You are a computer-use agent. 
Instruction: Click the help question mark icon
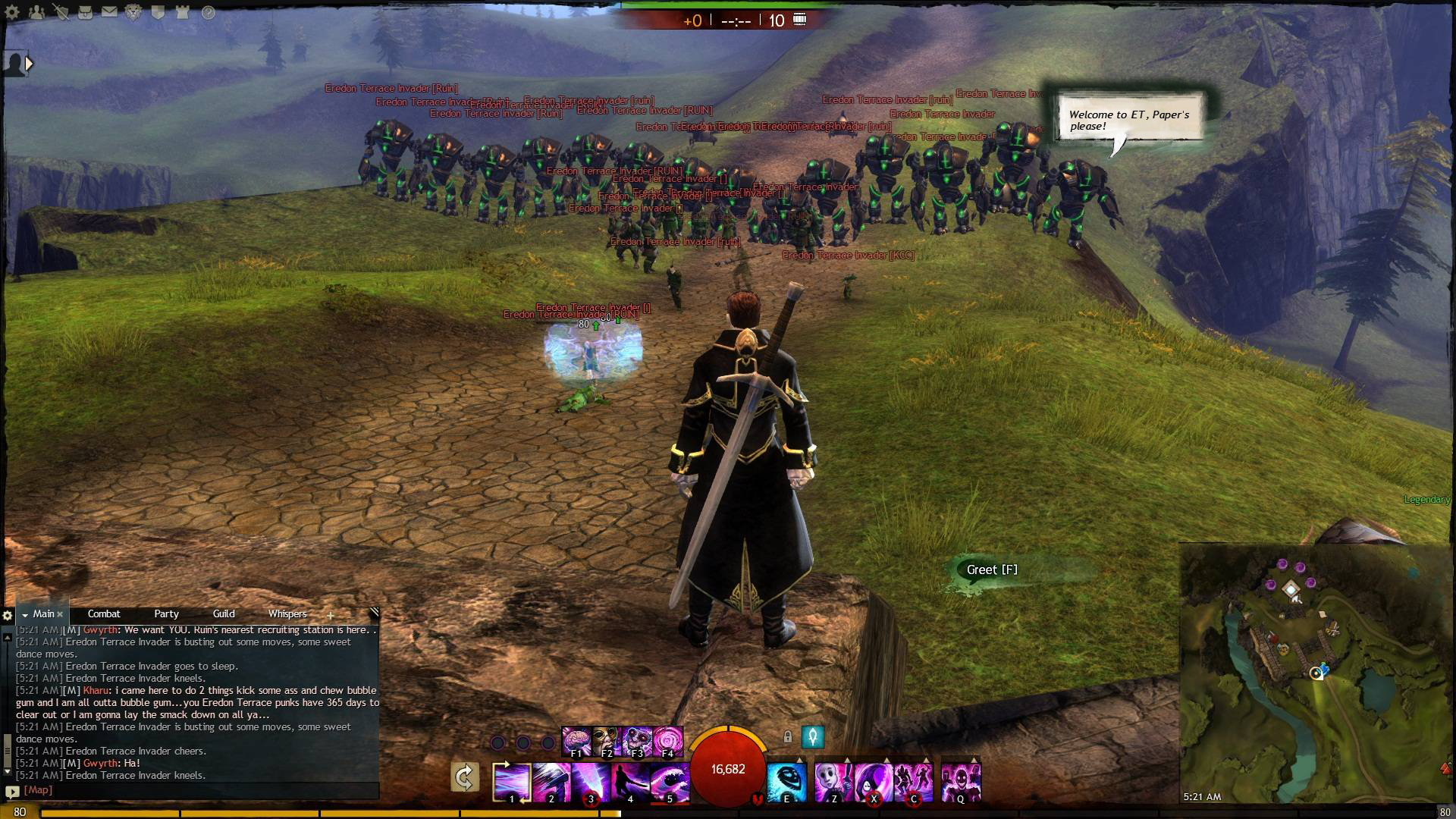[x=209, y=12]
